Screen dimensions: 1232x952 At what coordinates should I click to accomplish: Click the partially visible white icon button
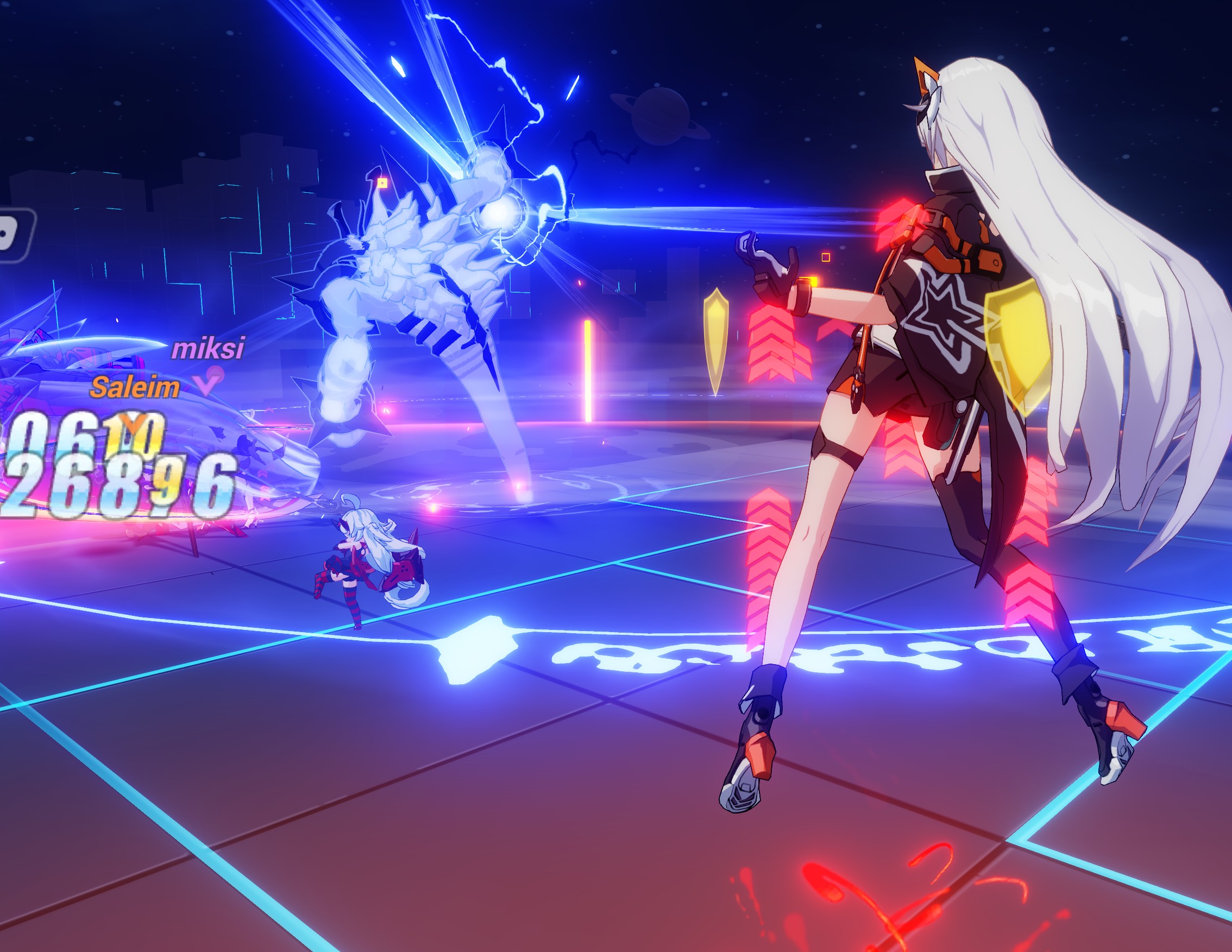click(x=14, y=235)
